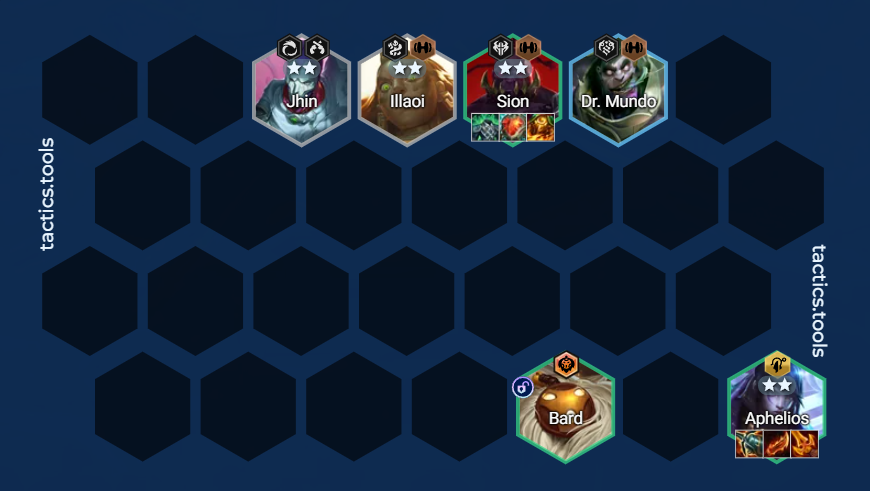Inspect Sion's fiery golden item
Image resolution: width=870 pixels, height=491 pixels.
540,128
